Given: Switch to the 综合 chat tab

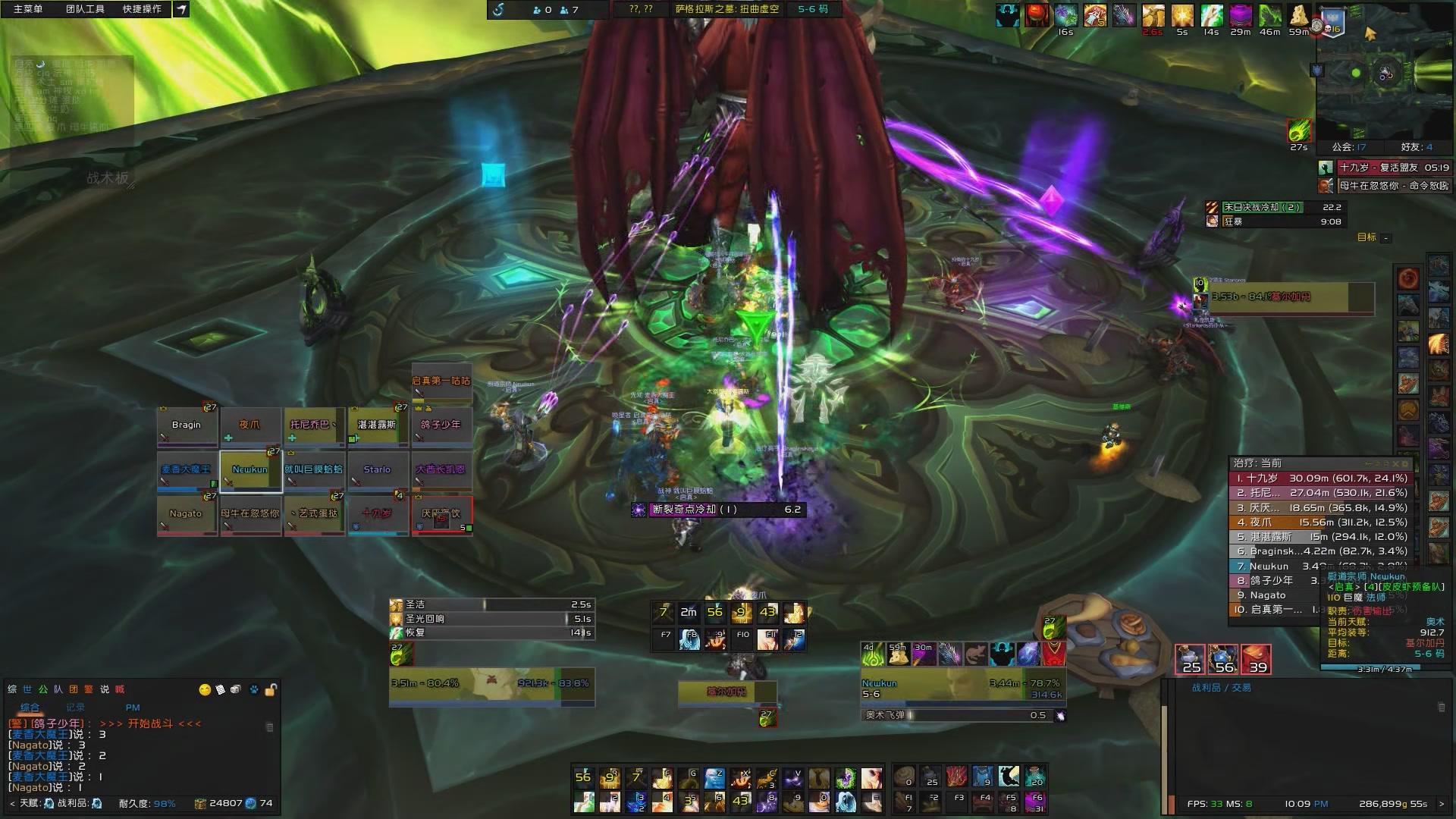Looking at the screenshot, I should click(30, 708).
